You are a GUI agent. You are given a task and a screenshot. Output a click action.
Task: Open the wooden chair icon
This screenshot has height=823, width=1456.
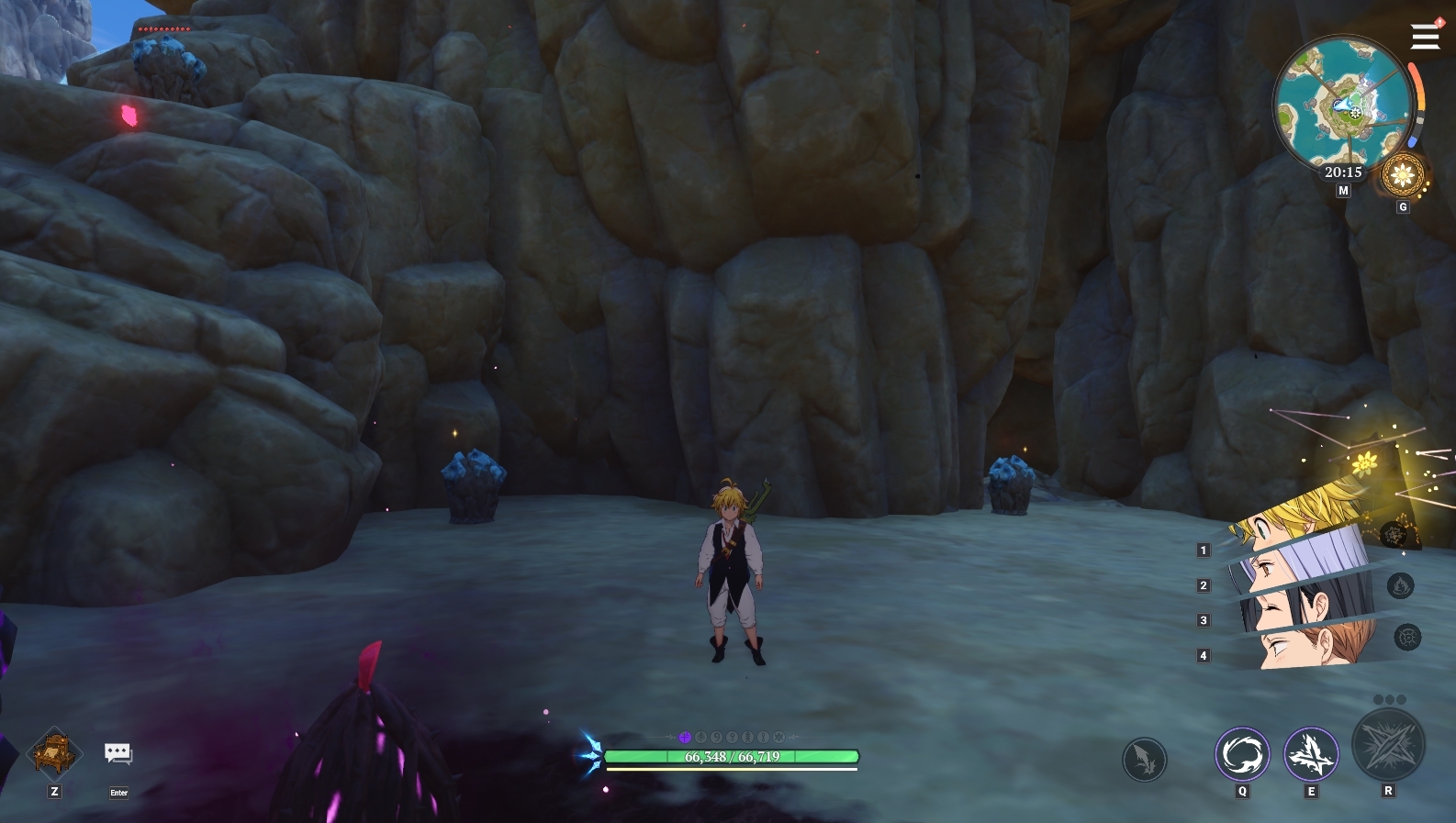[55, 753]
